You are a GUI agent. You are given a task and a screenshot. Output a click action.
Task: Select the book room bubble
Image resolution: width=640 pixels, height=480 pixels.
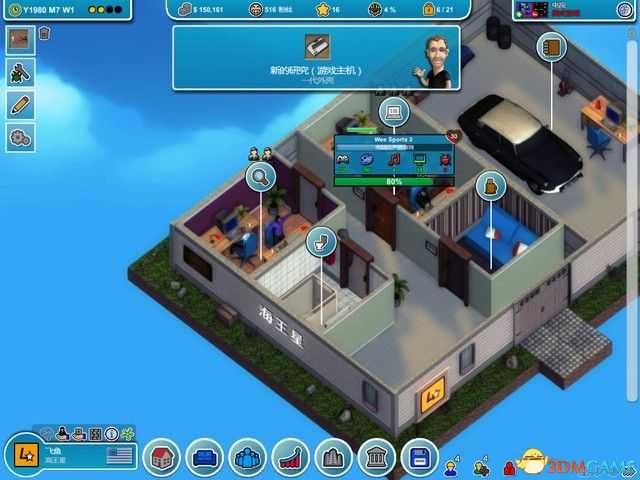pos(550,47)
